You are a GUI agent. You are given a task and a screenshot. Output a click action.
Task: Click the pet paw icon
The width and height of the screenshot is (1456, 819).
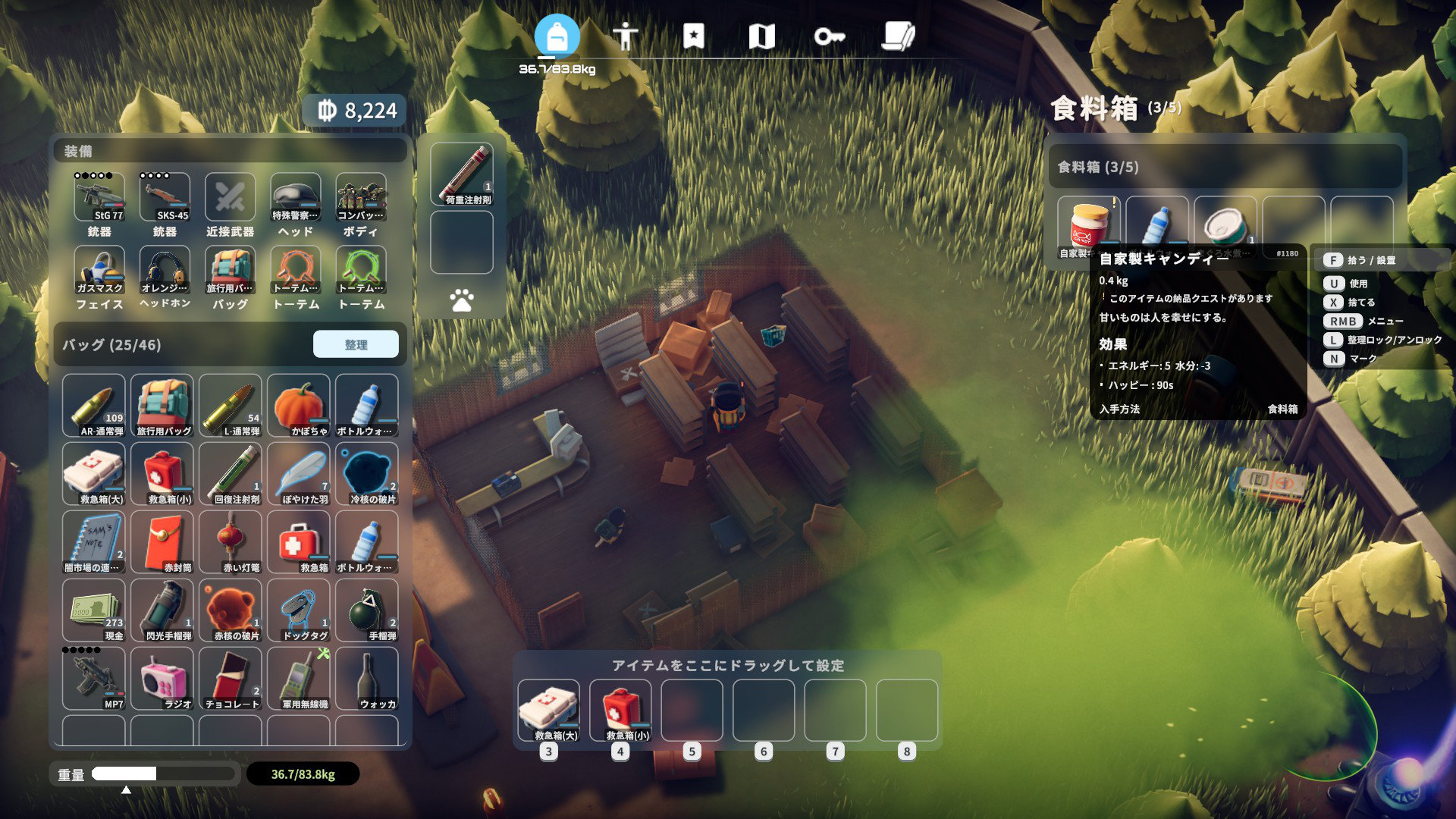coord(461,301)
